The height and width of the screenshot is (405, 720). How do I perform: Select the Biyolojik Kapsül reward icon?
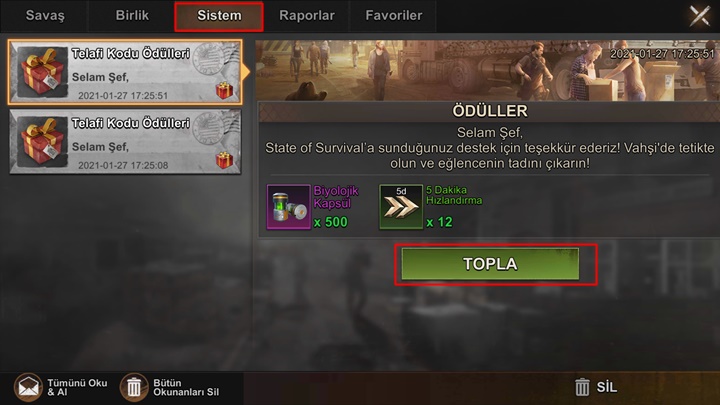288,207
